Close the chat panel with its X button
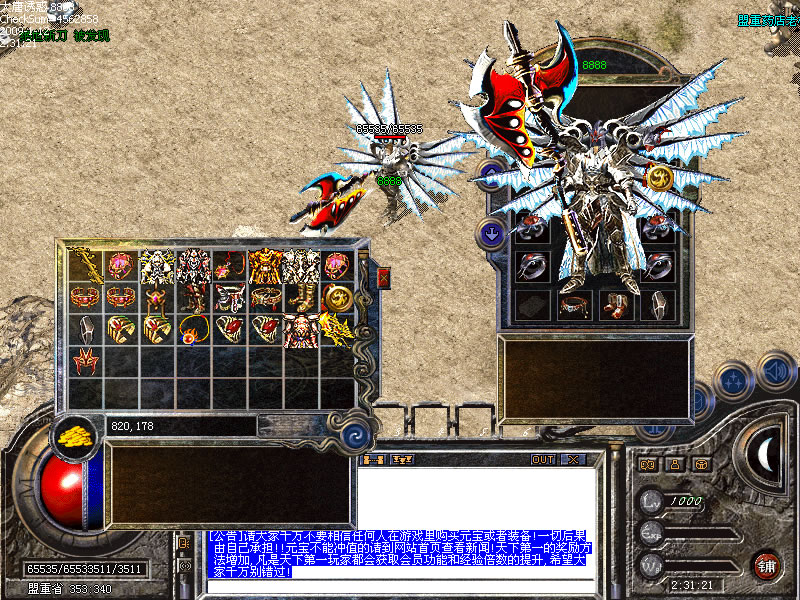The image size is (800, 600). pyautogui.click(x=572, y=459)
